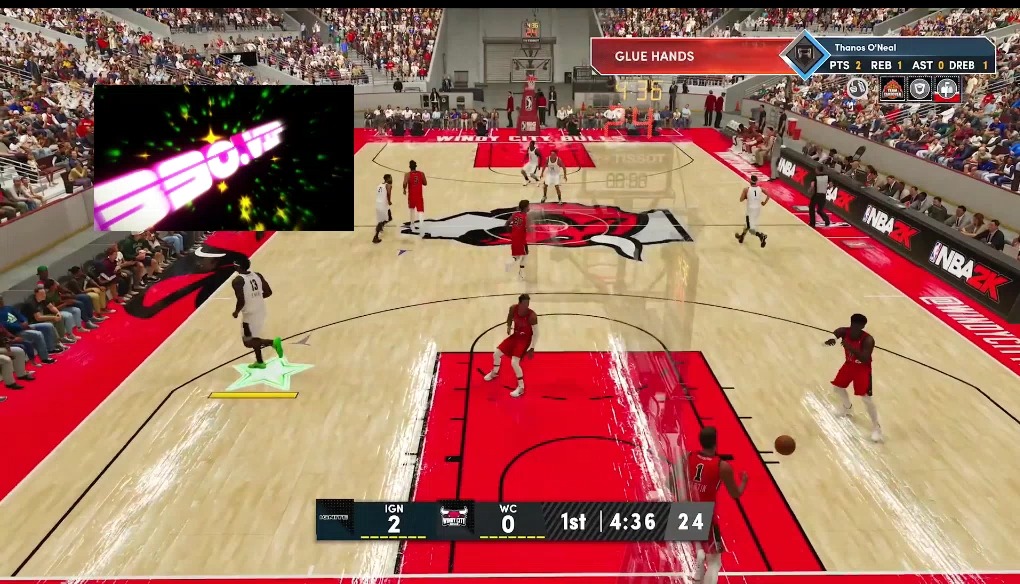
Task: Click the IGN team panel on the scoreboard
Action: pos(375,520)
